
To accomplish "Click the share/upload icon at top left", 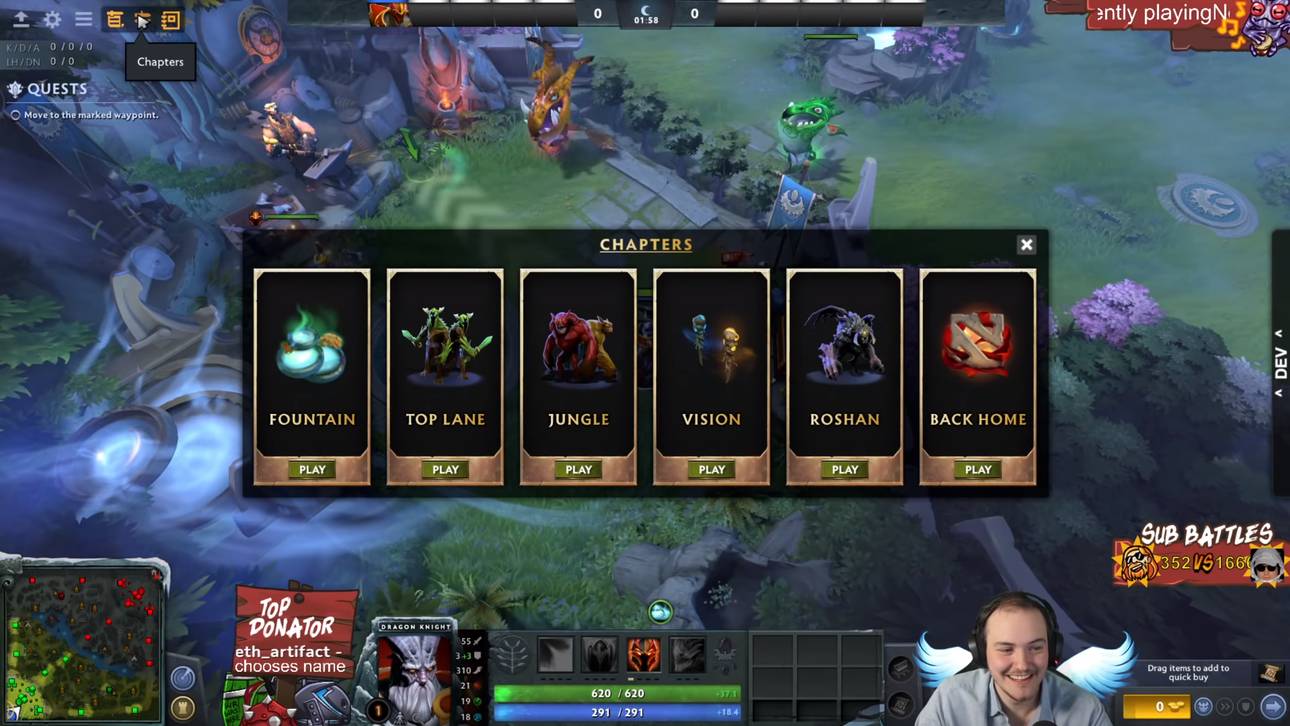I will click(22, 18).
